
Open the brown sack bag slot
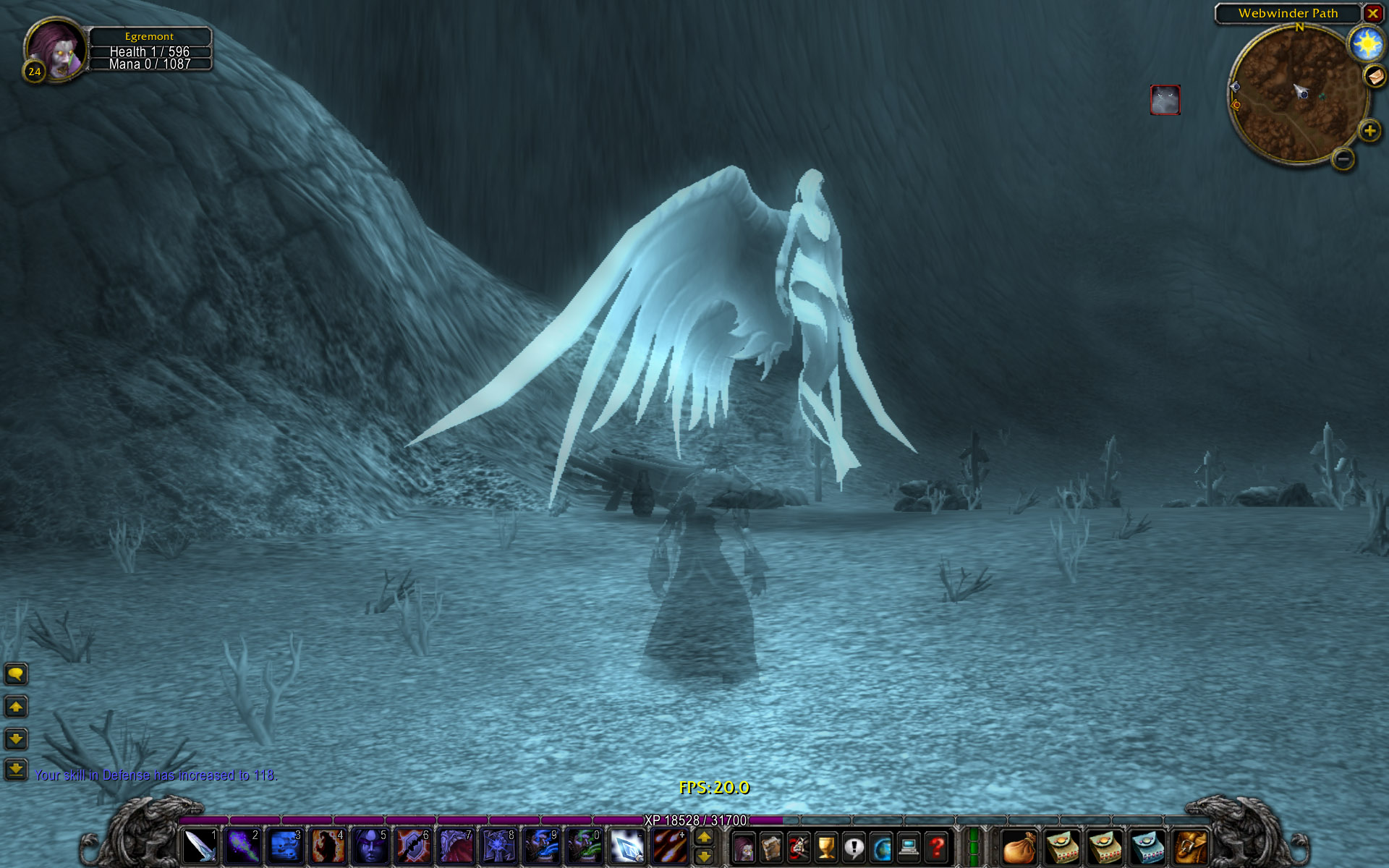click(1019, 847)
